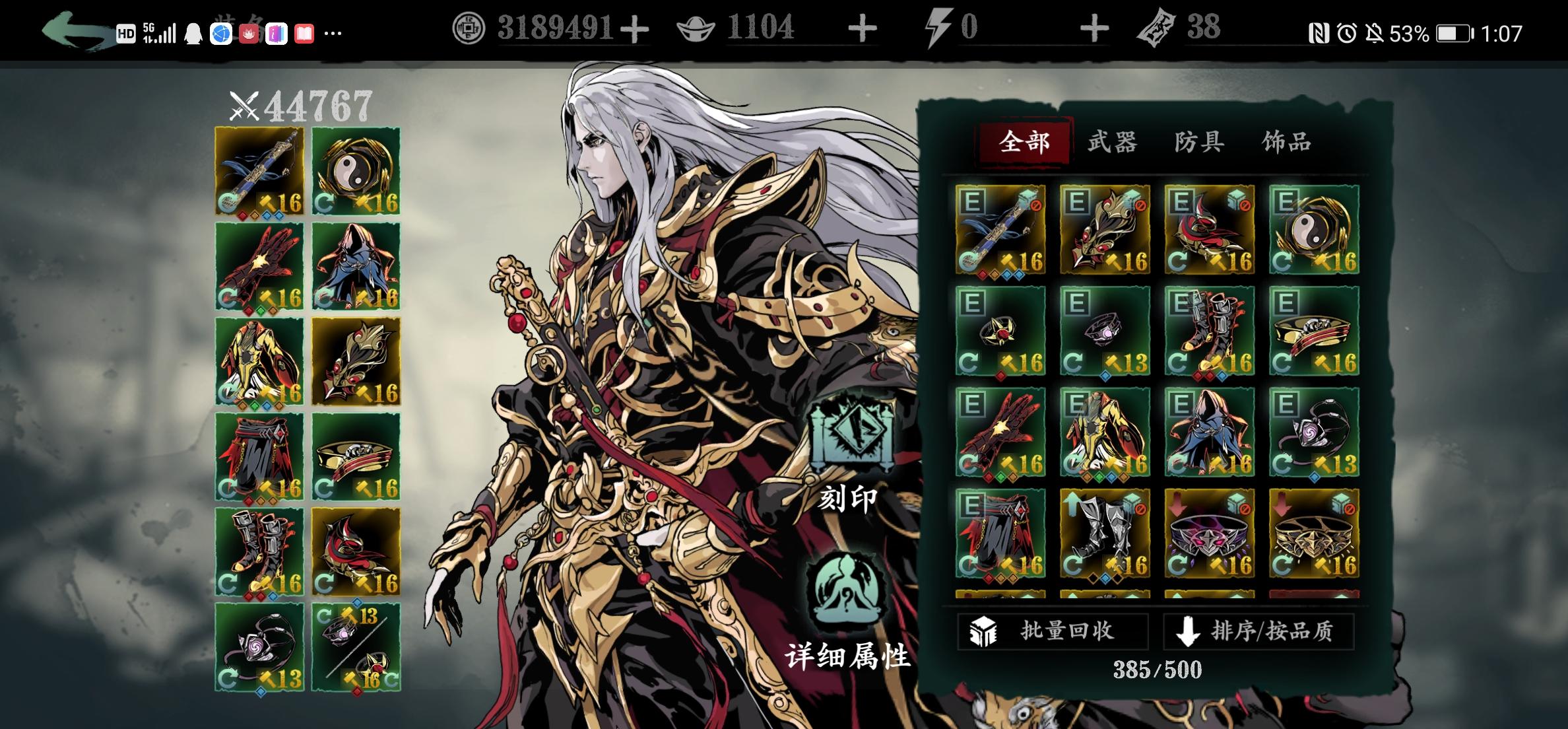Viewport: 1568px width, 729px height.
Task: Click the 385/500 inventory capacity counter
Action: 1157,668
